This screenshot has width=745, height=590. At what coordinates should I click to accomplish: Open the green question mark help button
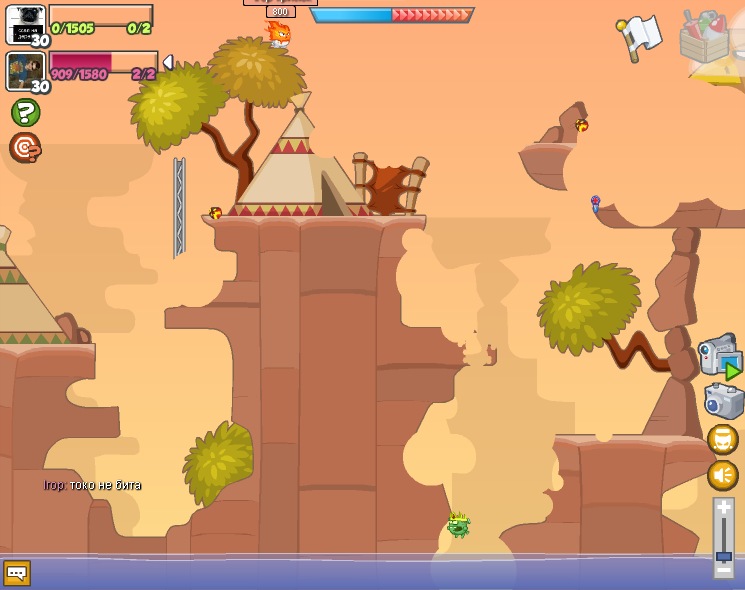click(x=25, y=112)
